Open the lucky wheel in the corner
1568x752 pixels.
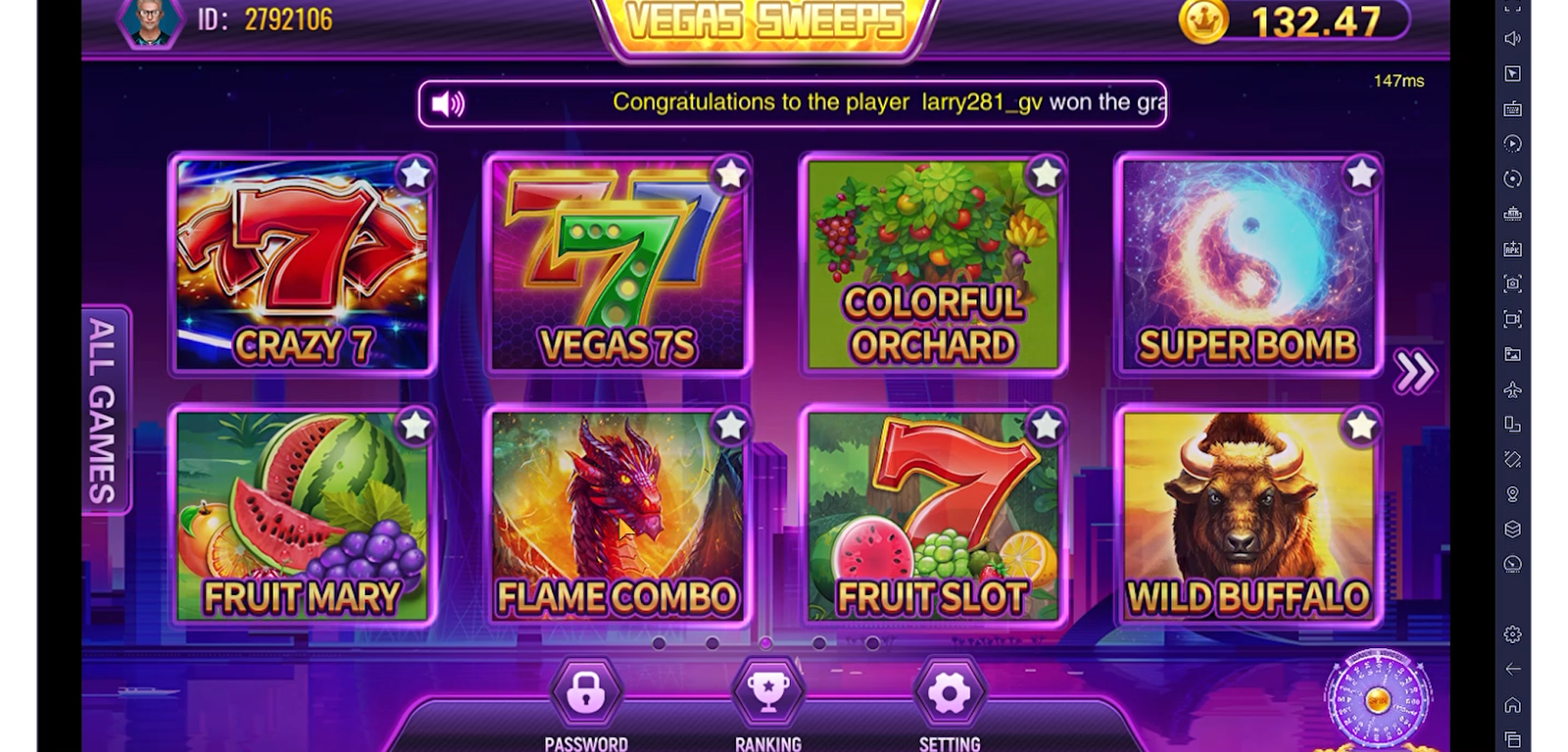pos(1377,700)
